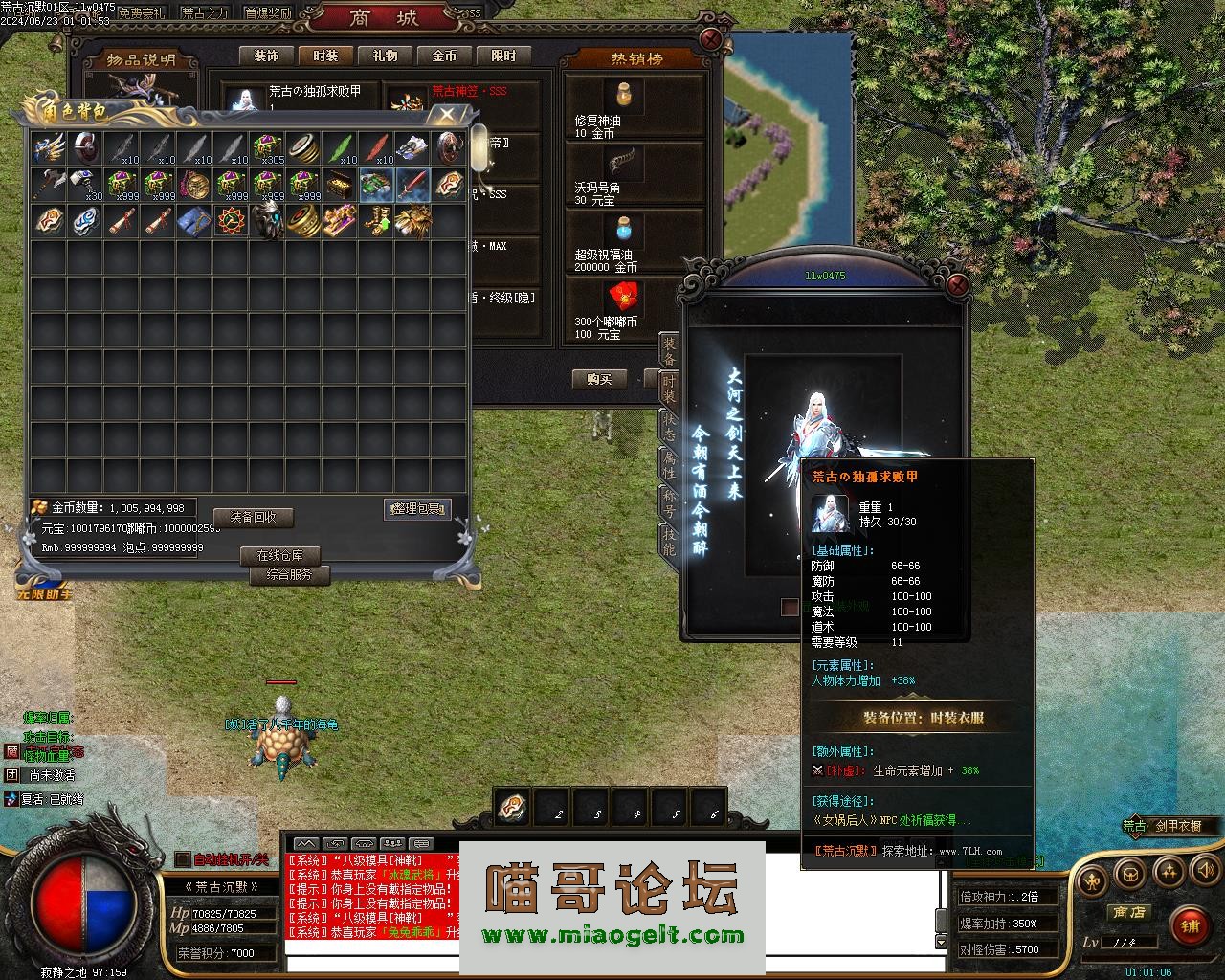Sort the bag with 整理包裹

(x=417, y=509)
